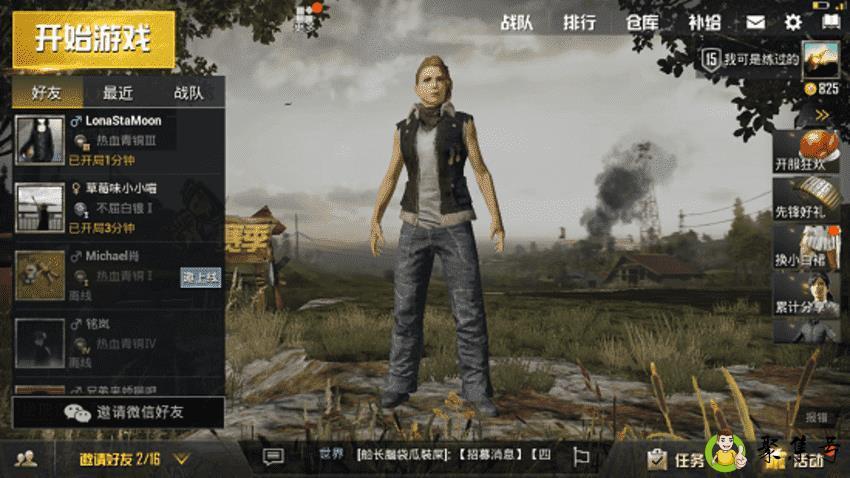Open the 战队 team menu in top bar

coord(516,22)
